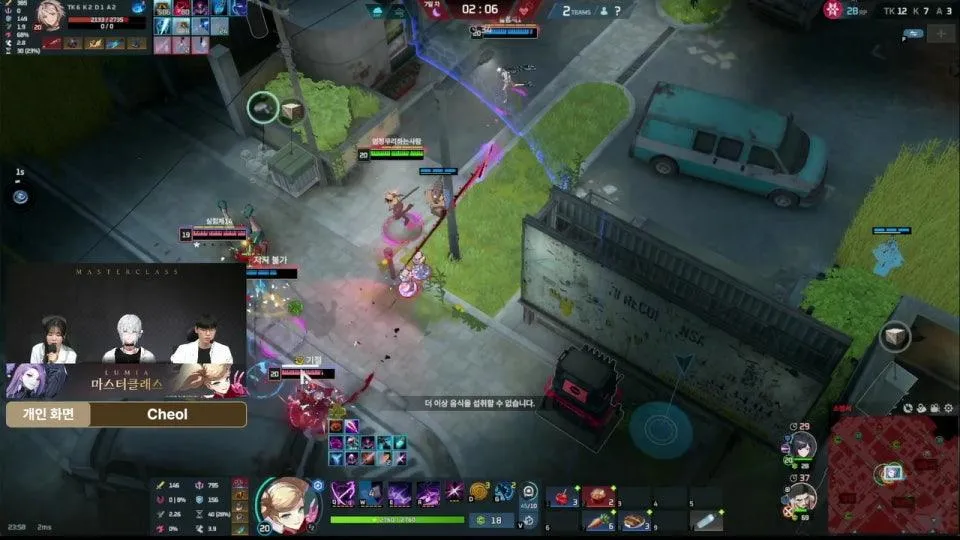
Task: Cast the R ultimate skill icon
Action: (x=428, y=493)
